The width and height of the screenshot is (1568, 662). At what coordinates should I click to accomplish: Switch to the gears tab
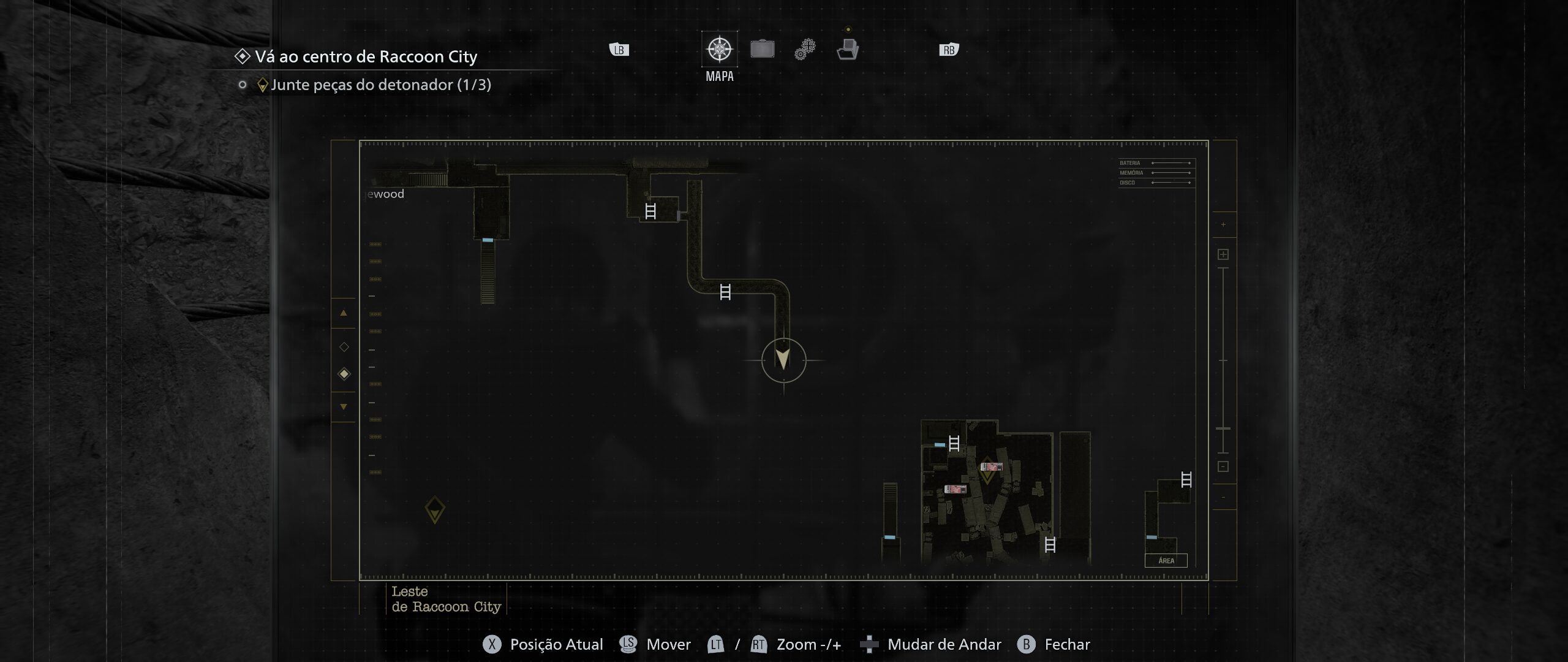point(805,49)
